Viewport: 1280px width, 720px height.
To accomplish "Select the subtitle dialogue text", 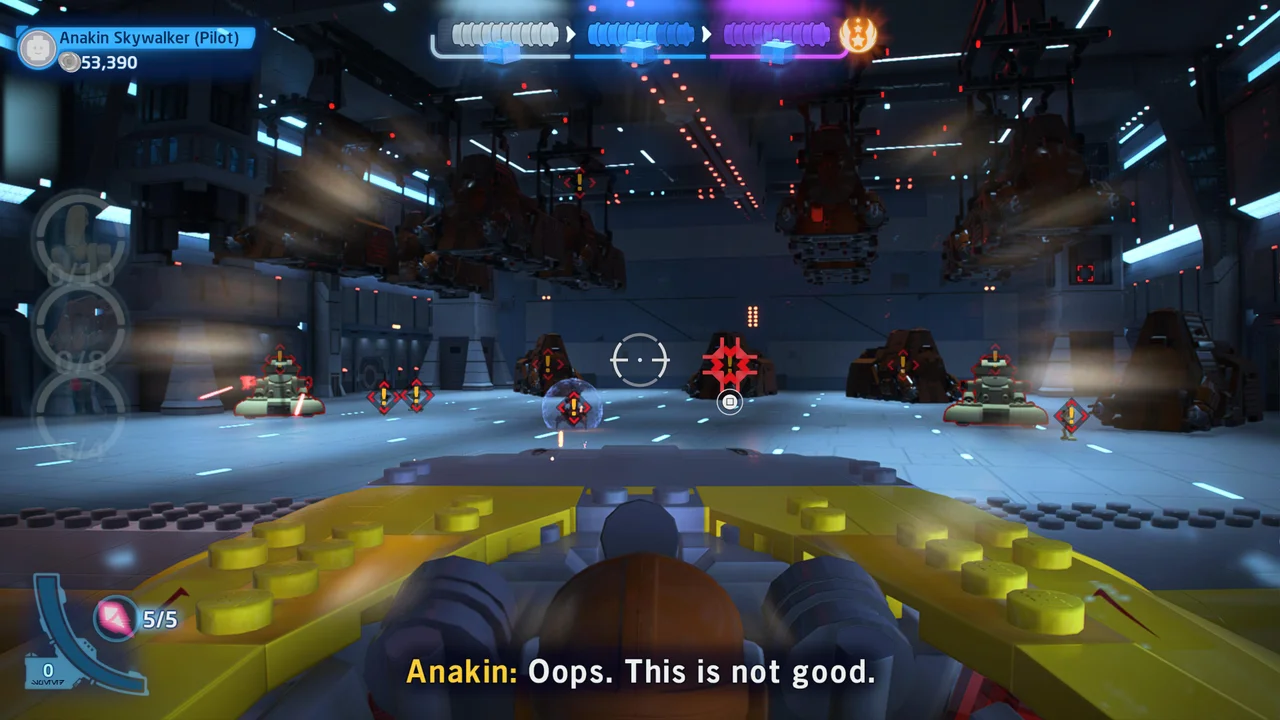I will click(640, 672).
